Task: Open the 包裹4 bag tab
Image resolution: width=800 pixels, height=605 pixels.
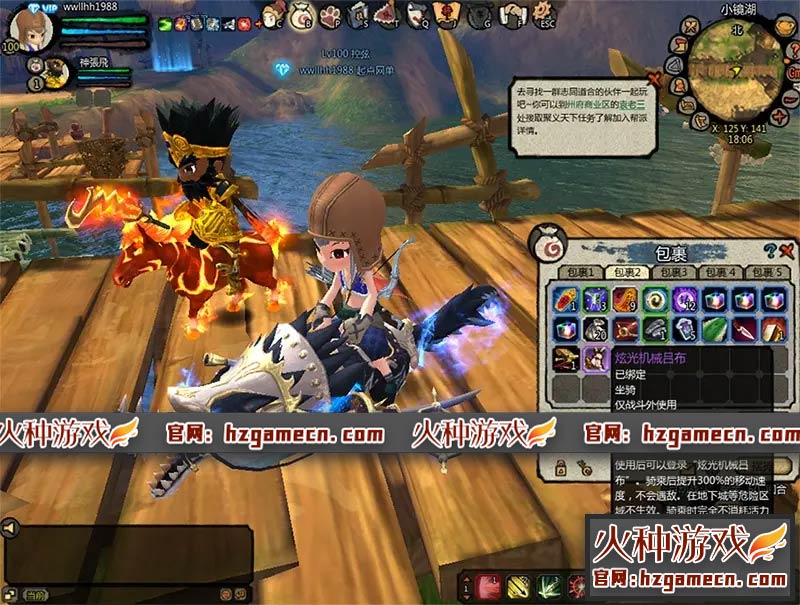Action: coord(720,272)
